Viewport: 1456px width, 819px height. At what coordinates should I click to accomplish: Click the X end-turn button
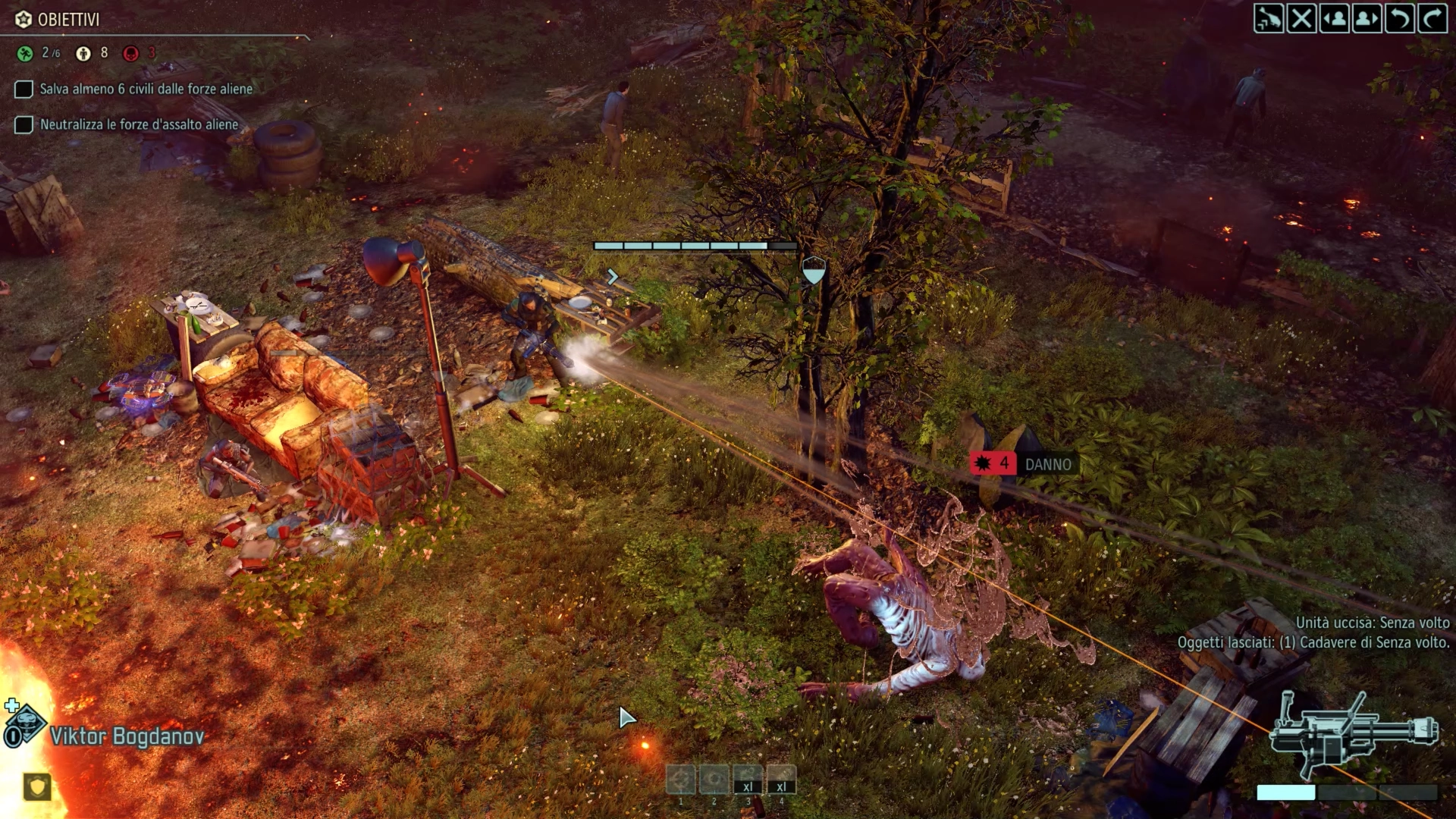1301,18
